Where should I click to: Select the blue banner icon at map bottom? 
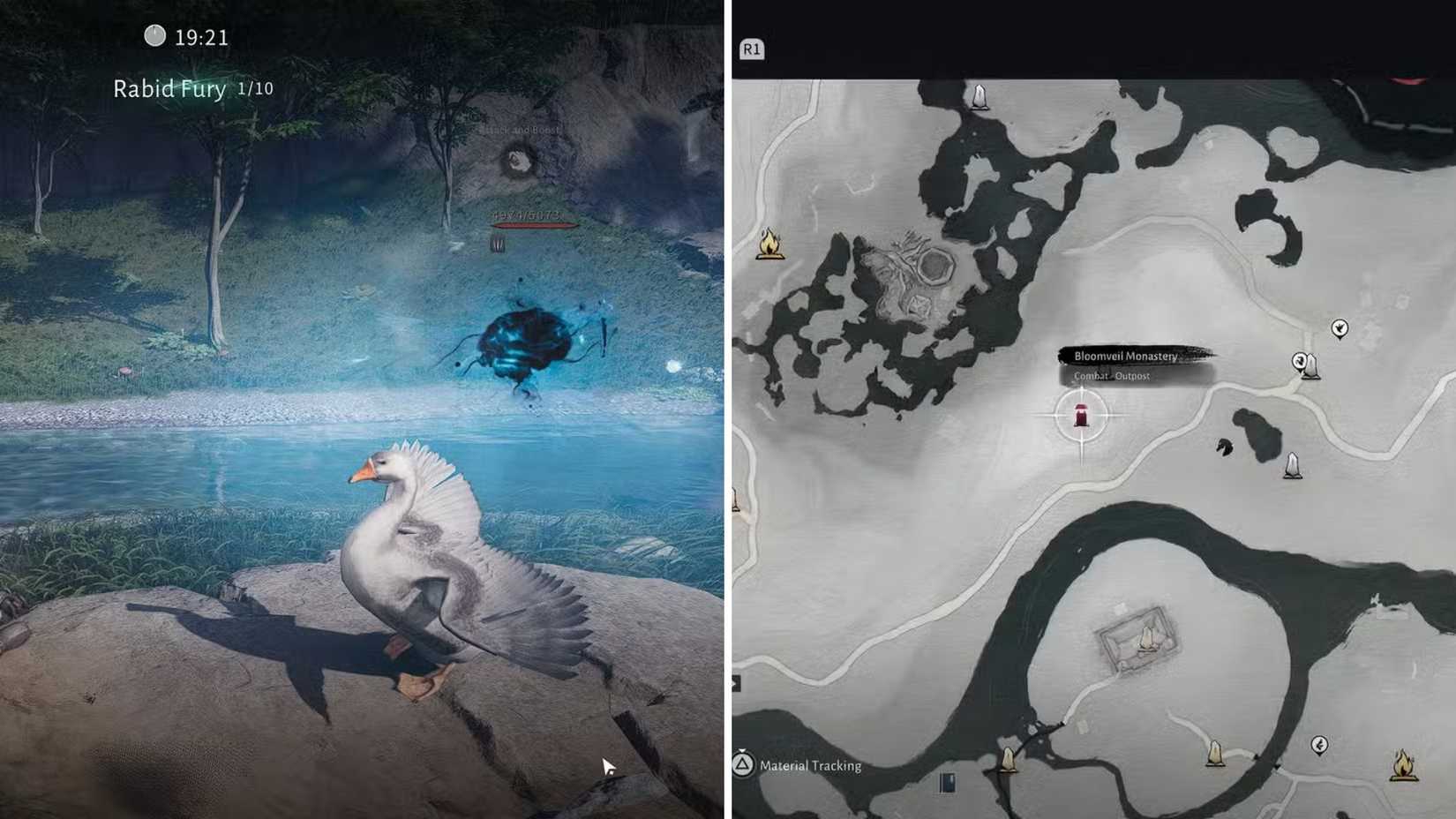pos(946,780)
